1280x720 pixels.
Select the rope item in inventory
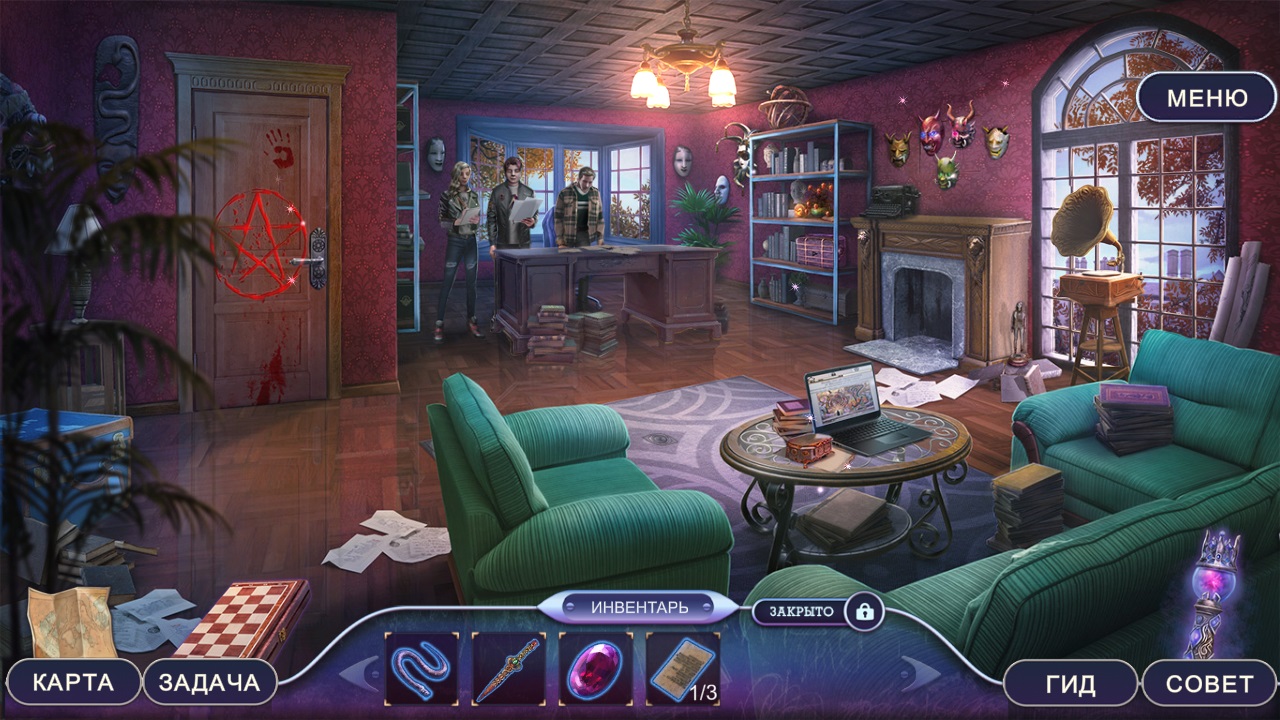pos(421,668)
